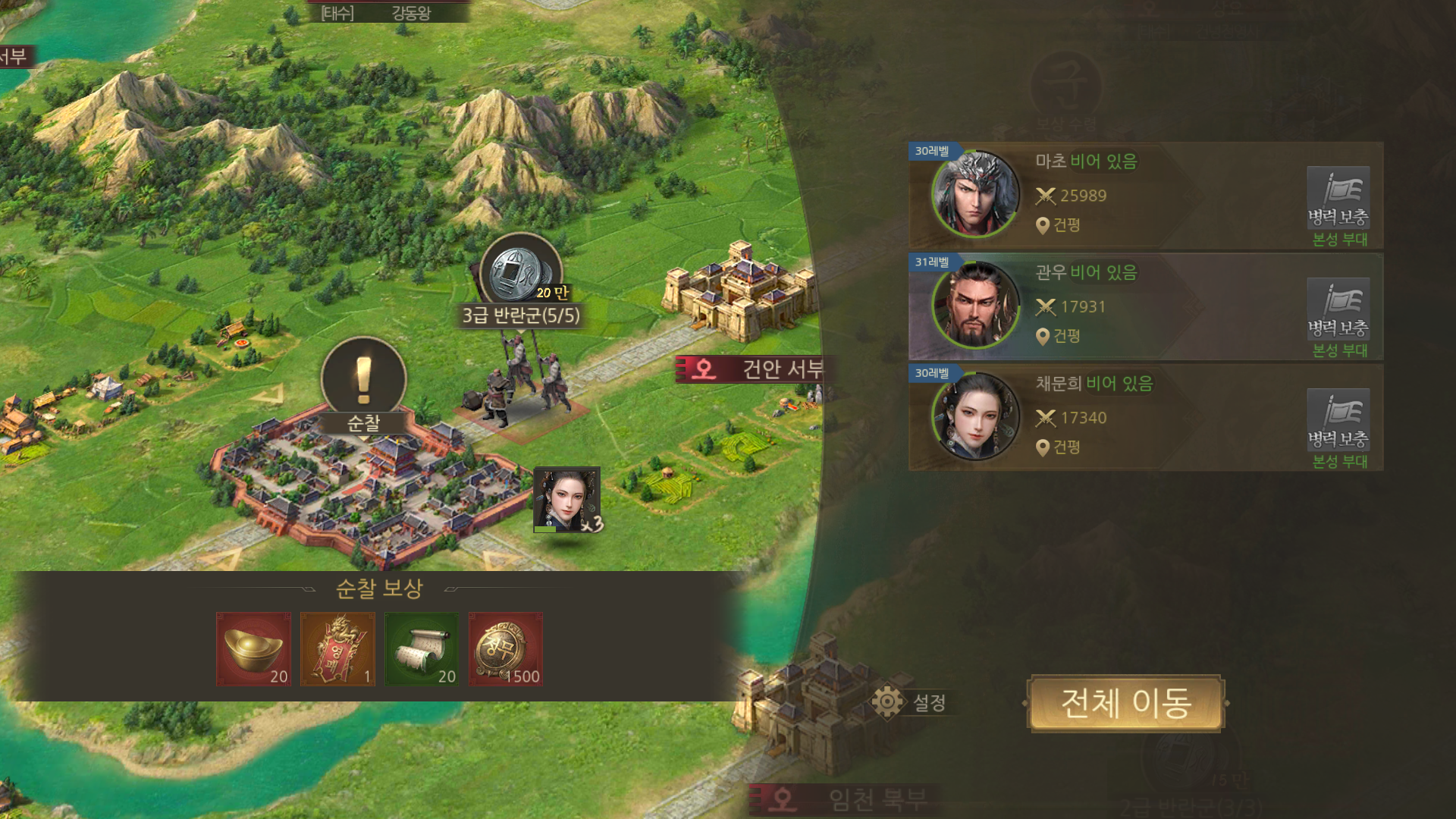
Task: Select general 관우 in the army list
Action: coord(977,306)
